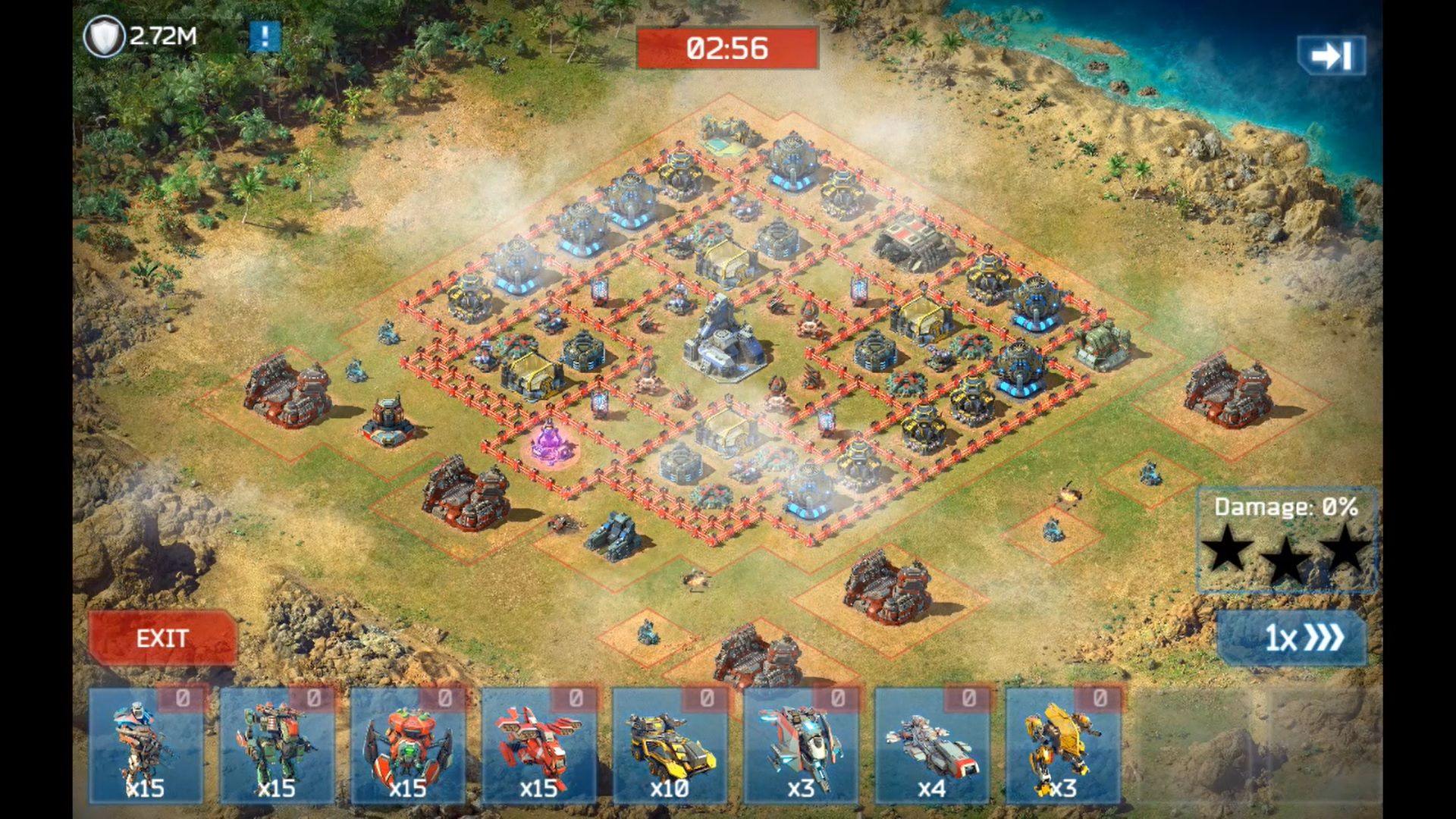This screenshot has height=819, width=1456.
Task: Select the red crab walker unit
Action: [x=408, y=745]
